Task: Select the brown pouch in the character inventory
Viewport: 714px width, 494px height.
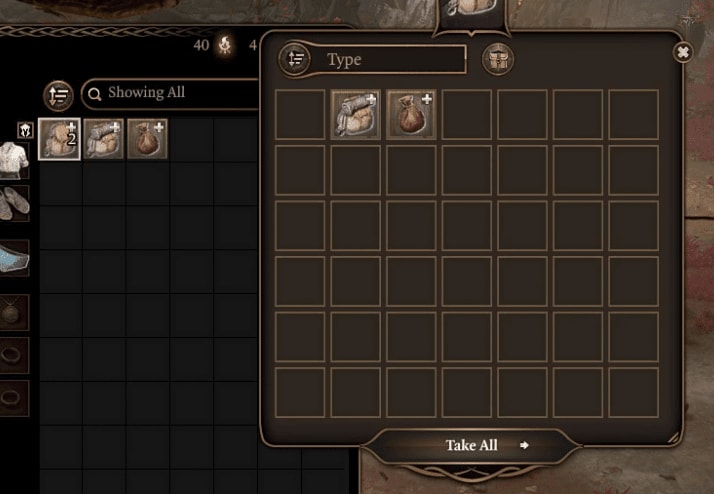Action: tap(147, 139)
